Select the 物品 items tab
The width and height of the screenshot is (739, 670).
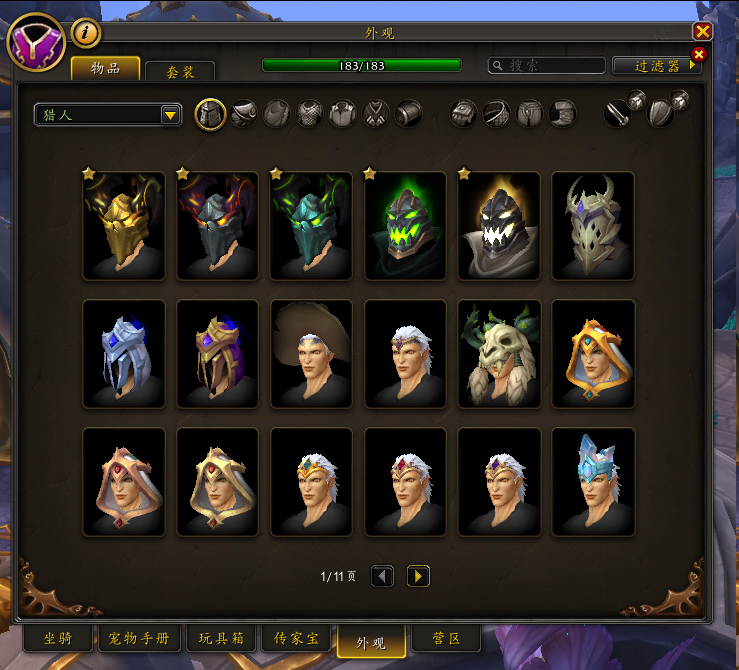(105, 68)
